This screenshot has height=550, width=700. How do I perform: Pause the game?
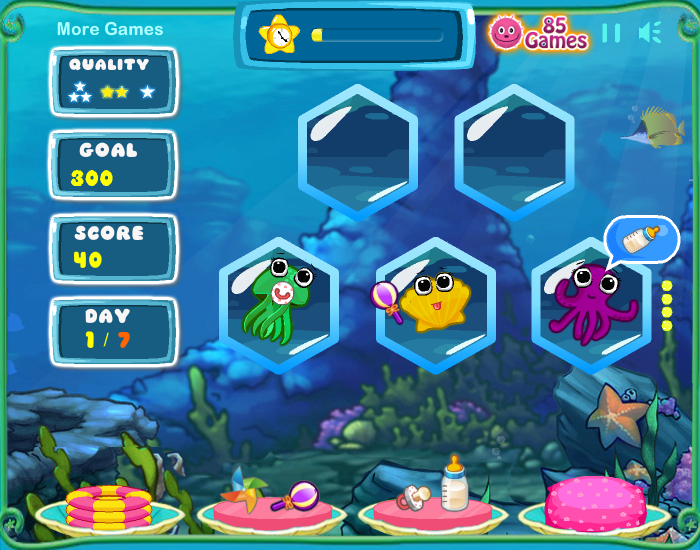pyautogui.click(x=611, y=33)
